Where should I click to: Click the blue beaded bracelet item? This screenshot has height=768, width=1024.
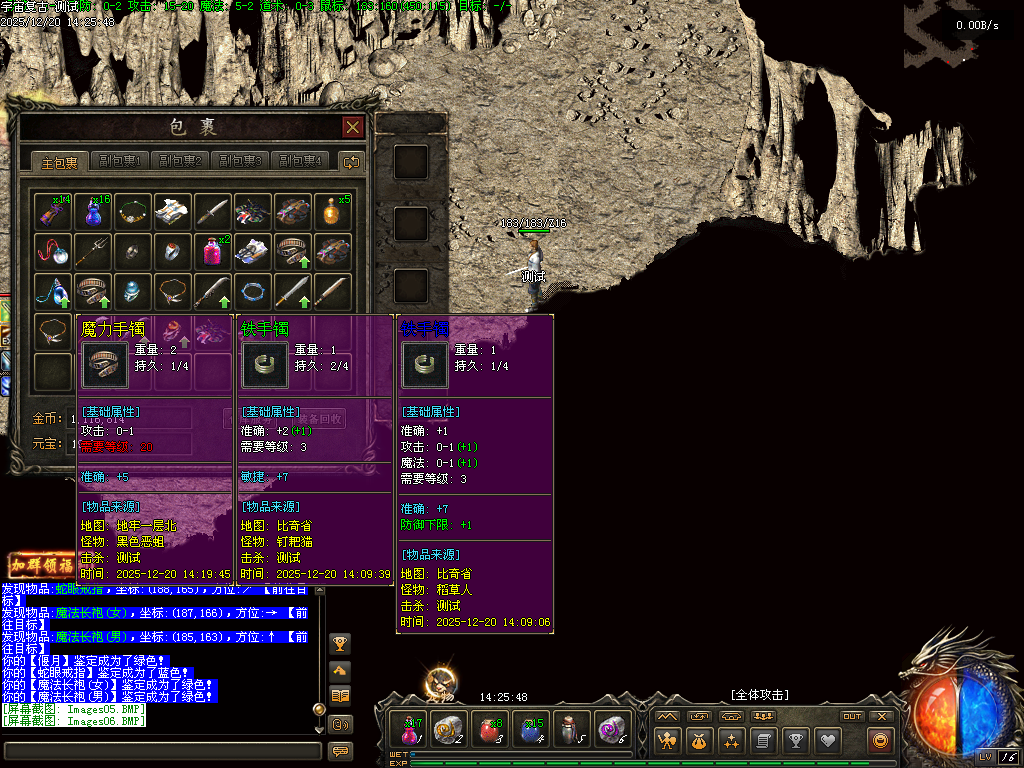pyautogui.click(x=253, y=291)
